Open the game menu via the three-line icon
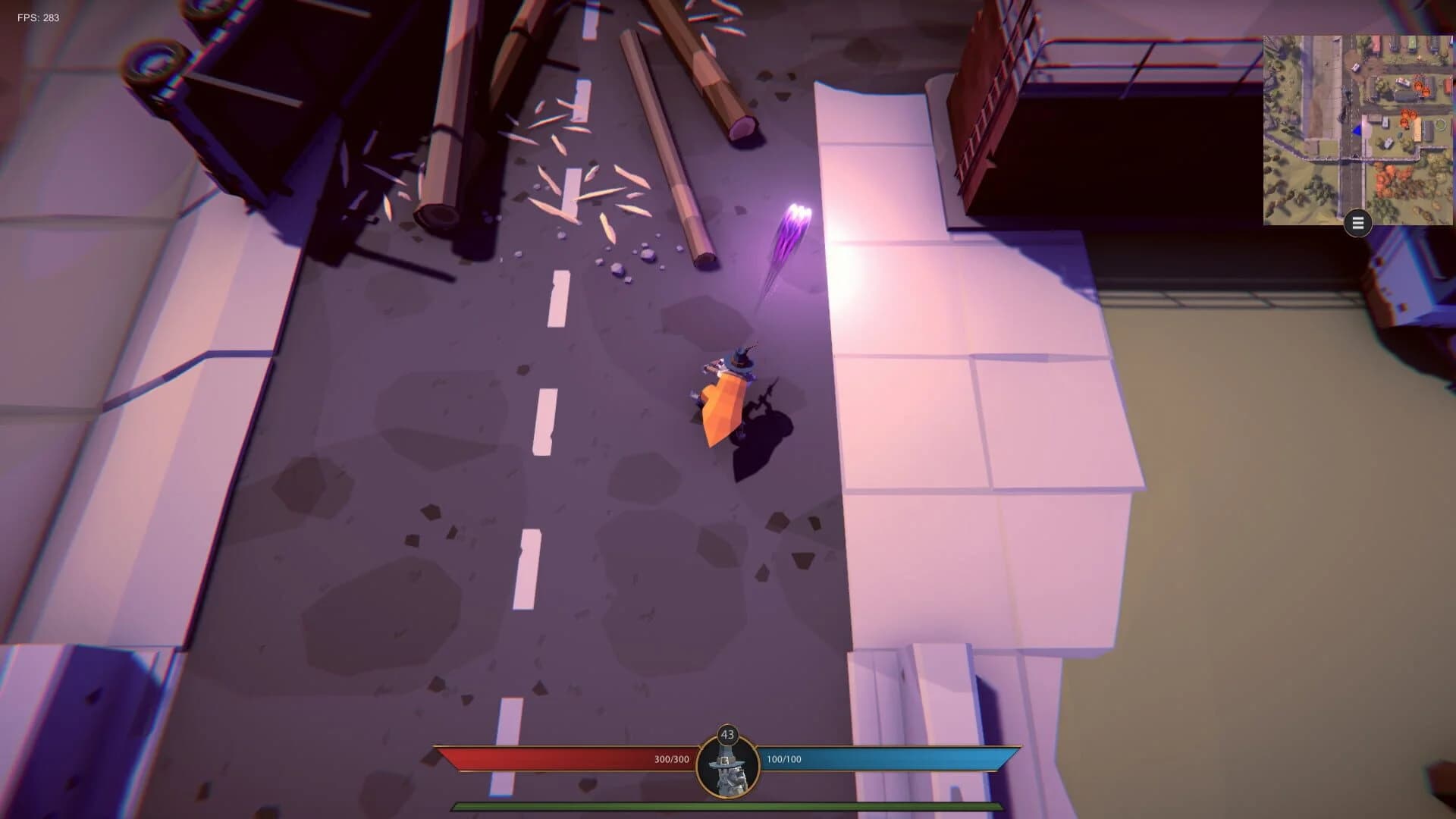Screen dimensions: 1456x819 pos(1357,222)
